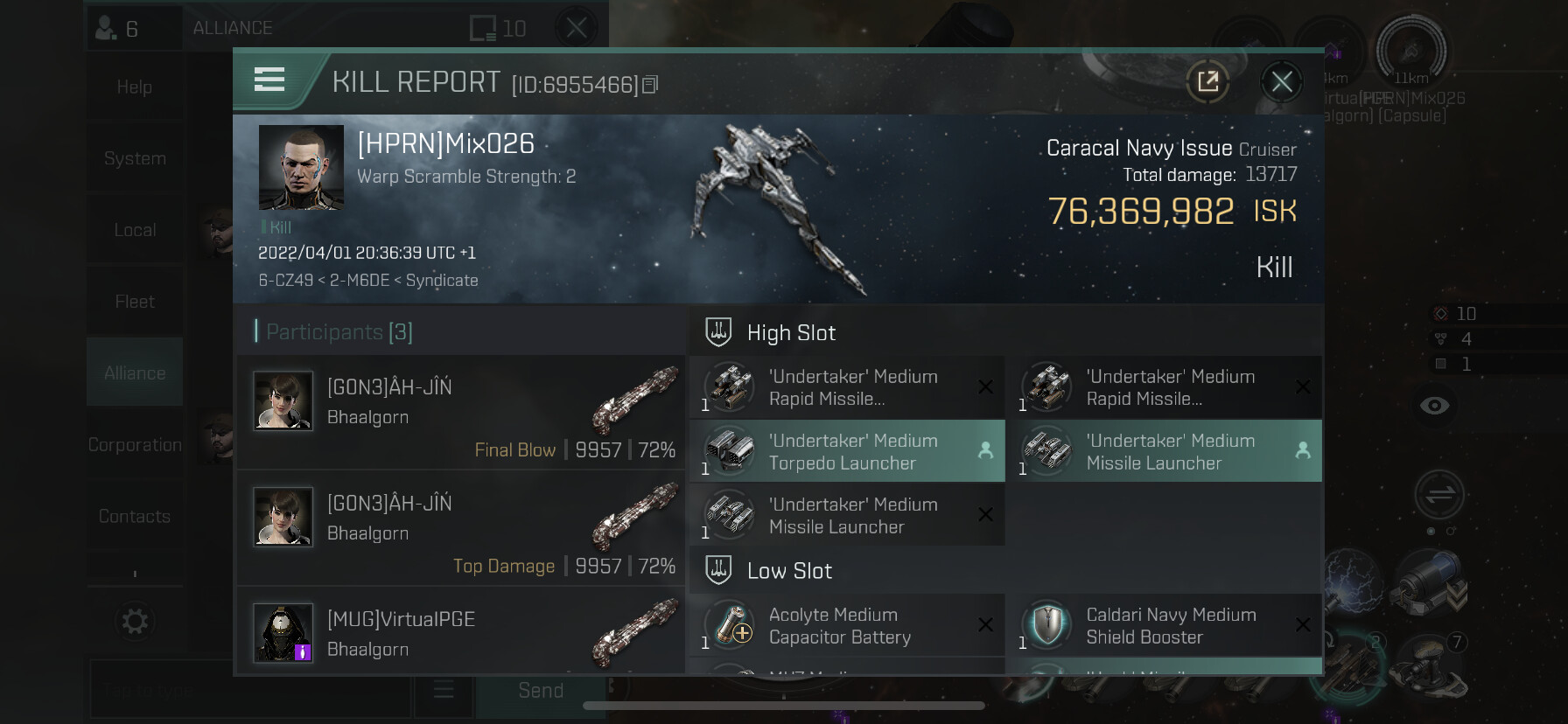Send the chat message
The height and width of the screenshot is (724, 1568).
click(x=540, y=691)
